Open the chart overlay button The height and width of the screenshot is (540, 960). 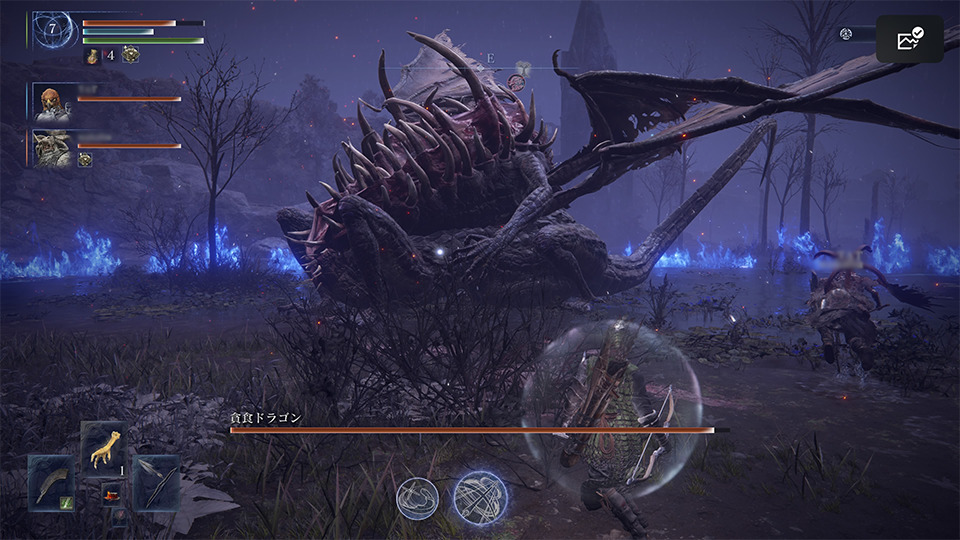(x=909, y=40)
